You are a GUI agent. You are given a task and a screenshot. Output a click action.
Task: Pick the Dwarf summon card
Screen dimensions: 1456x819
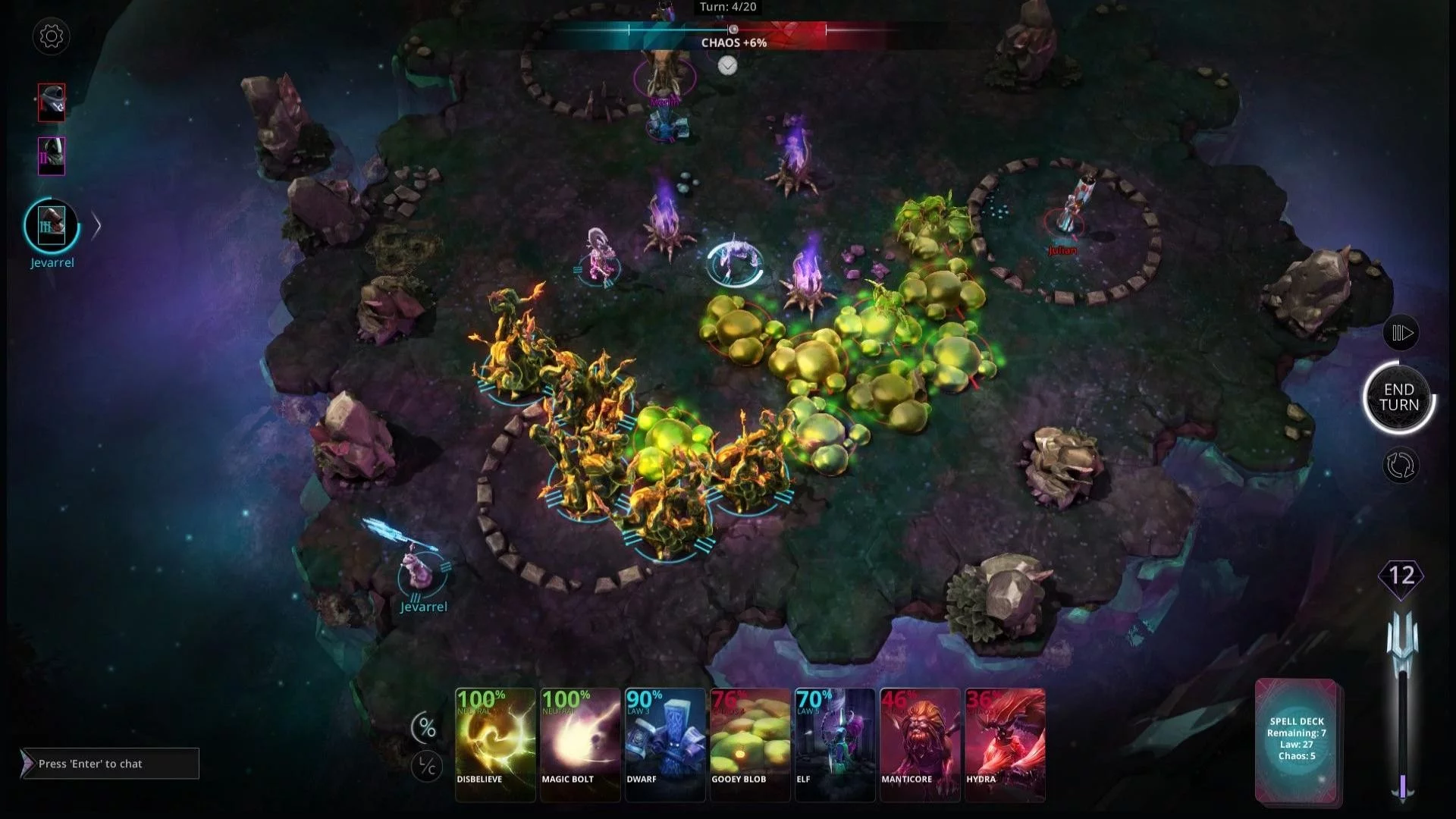click(665, 744)
